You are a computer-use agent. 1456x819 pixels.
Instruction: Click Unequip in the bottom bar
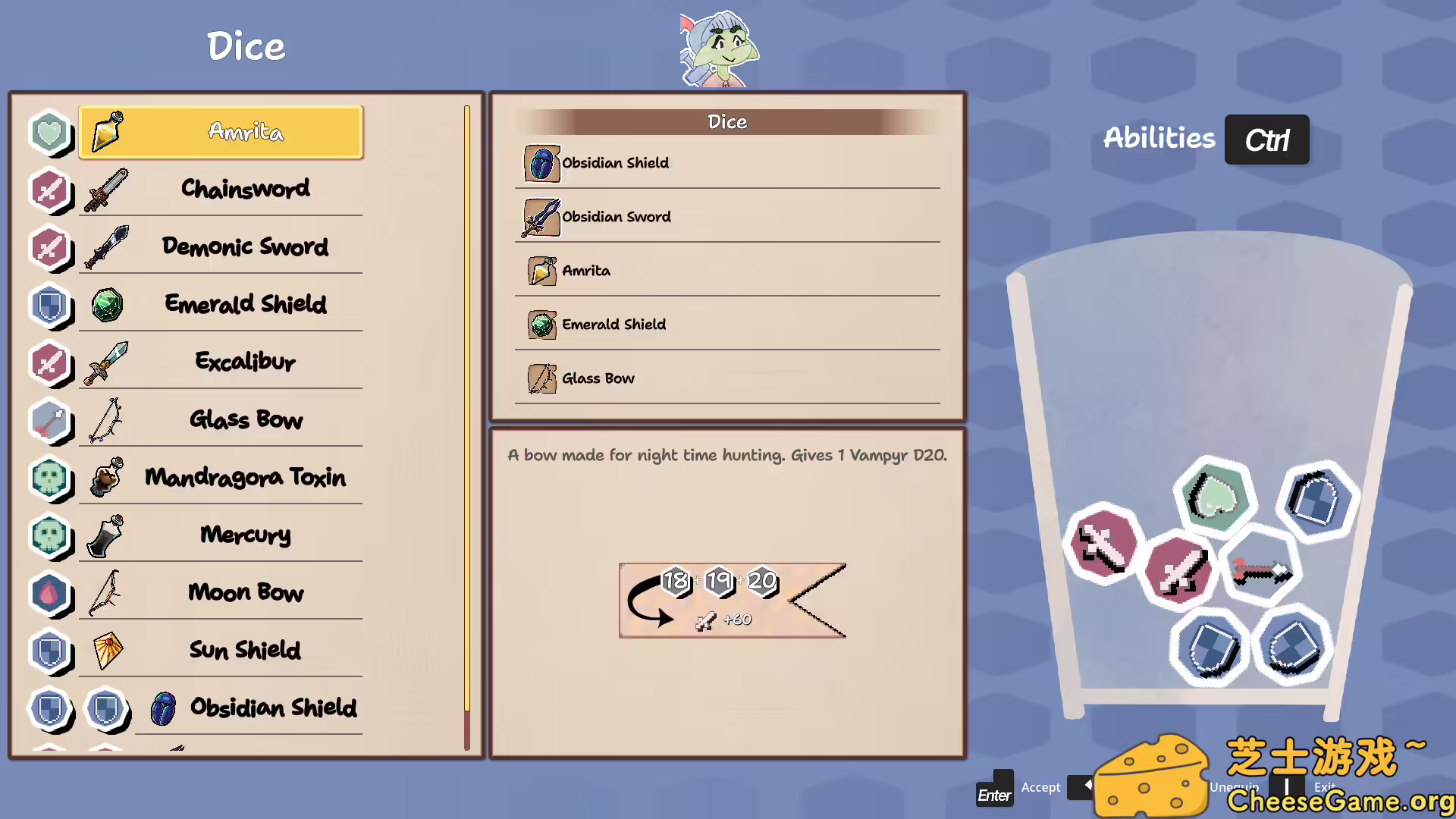[1234, 787]
